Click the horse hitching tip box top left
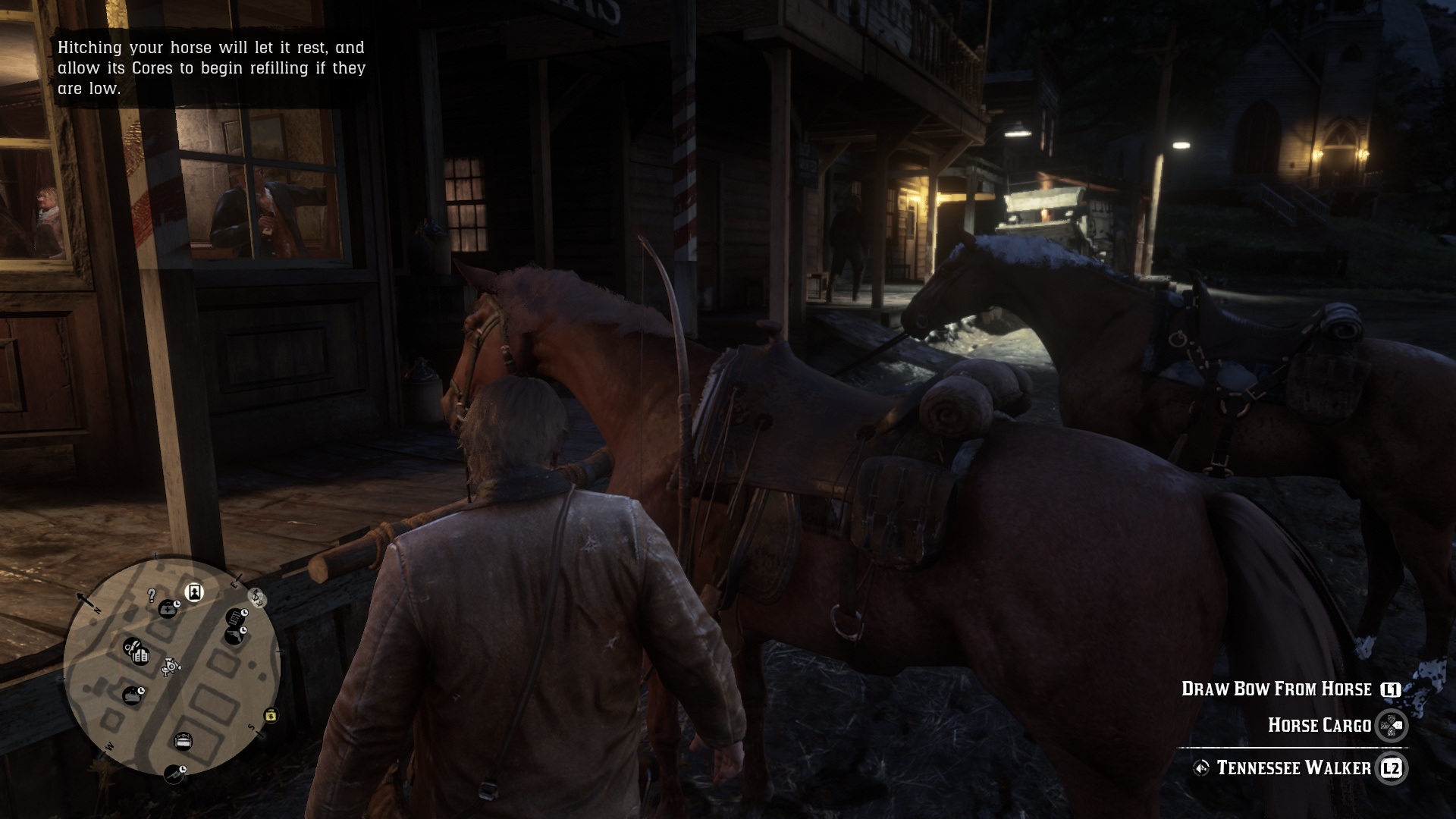This screenshot has width=1456, height=819. point(212,68)
